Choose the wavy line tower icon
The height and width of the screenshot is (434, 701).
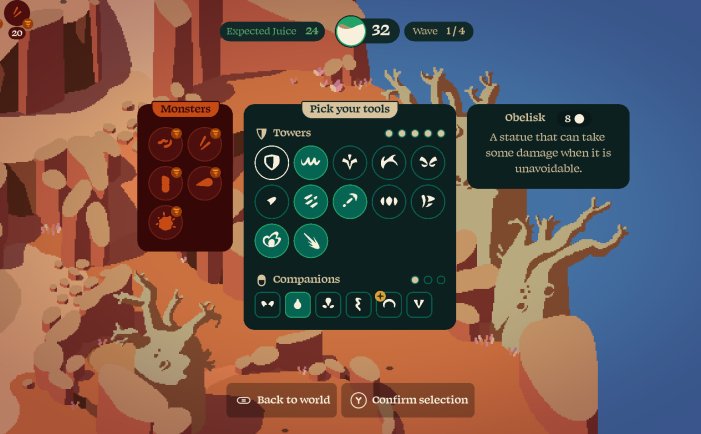[x=311, y=162]
